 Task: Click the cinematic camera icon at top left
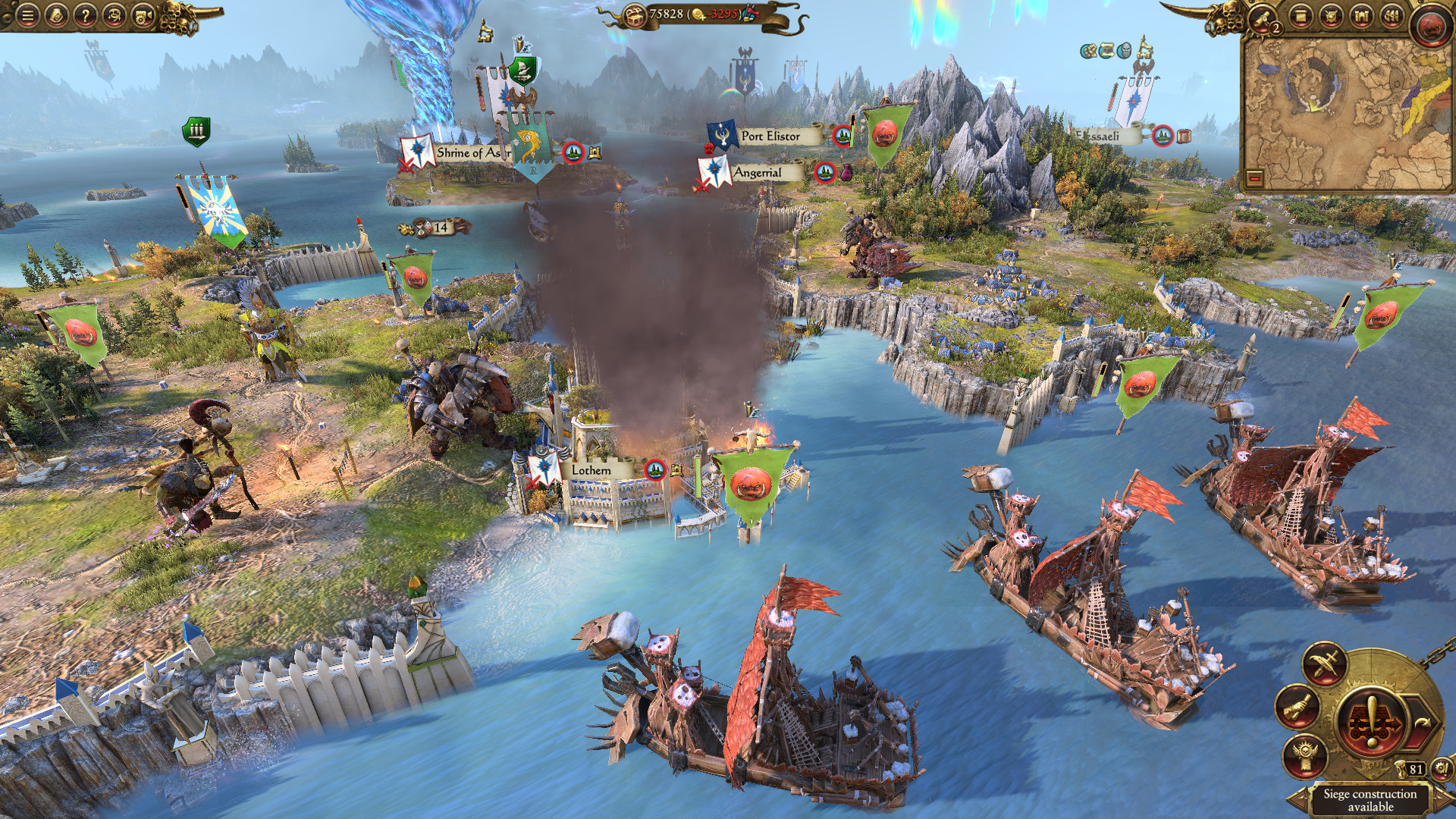[142, 15]
